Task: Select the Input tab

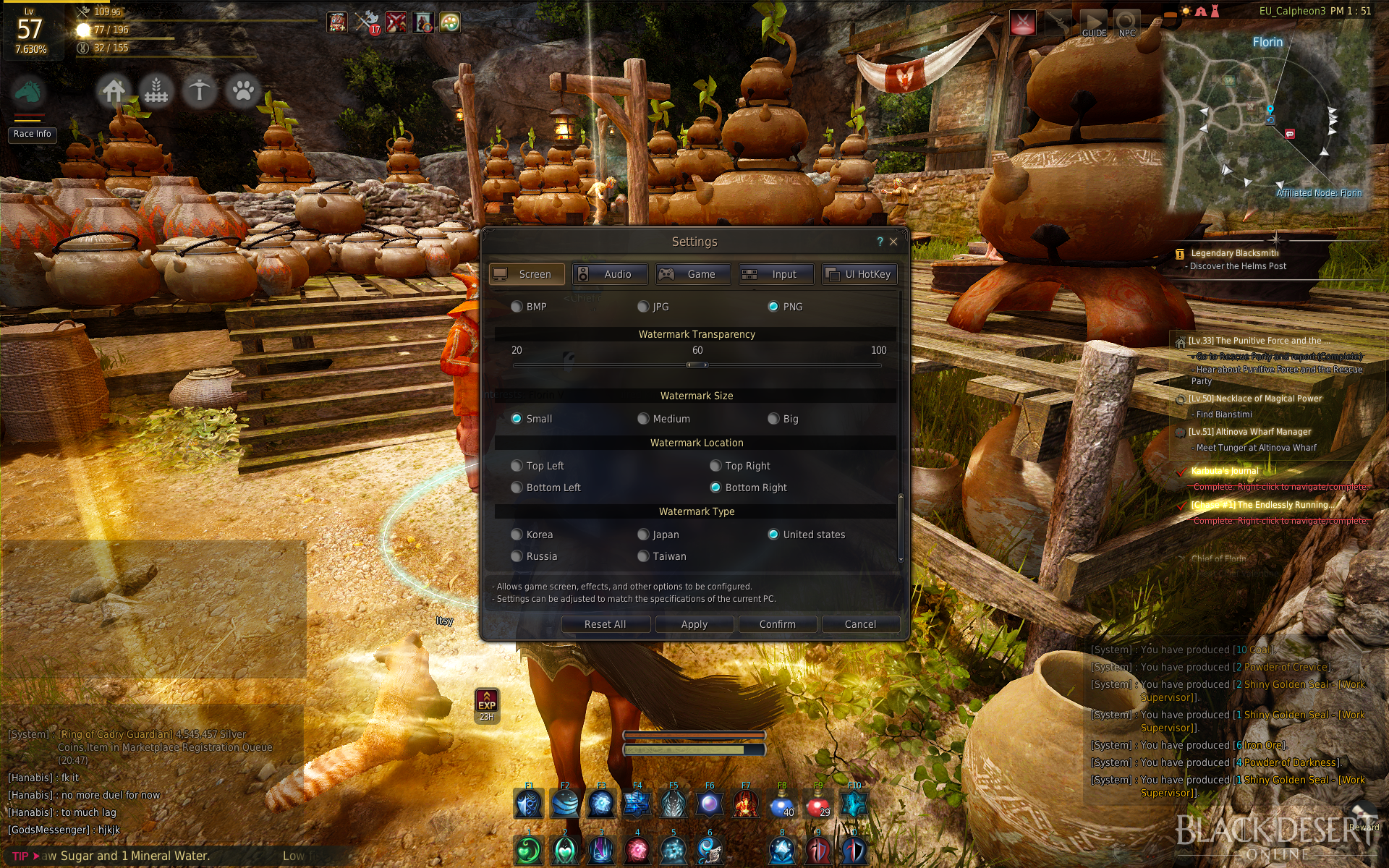Action: (776, 274)
